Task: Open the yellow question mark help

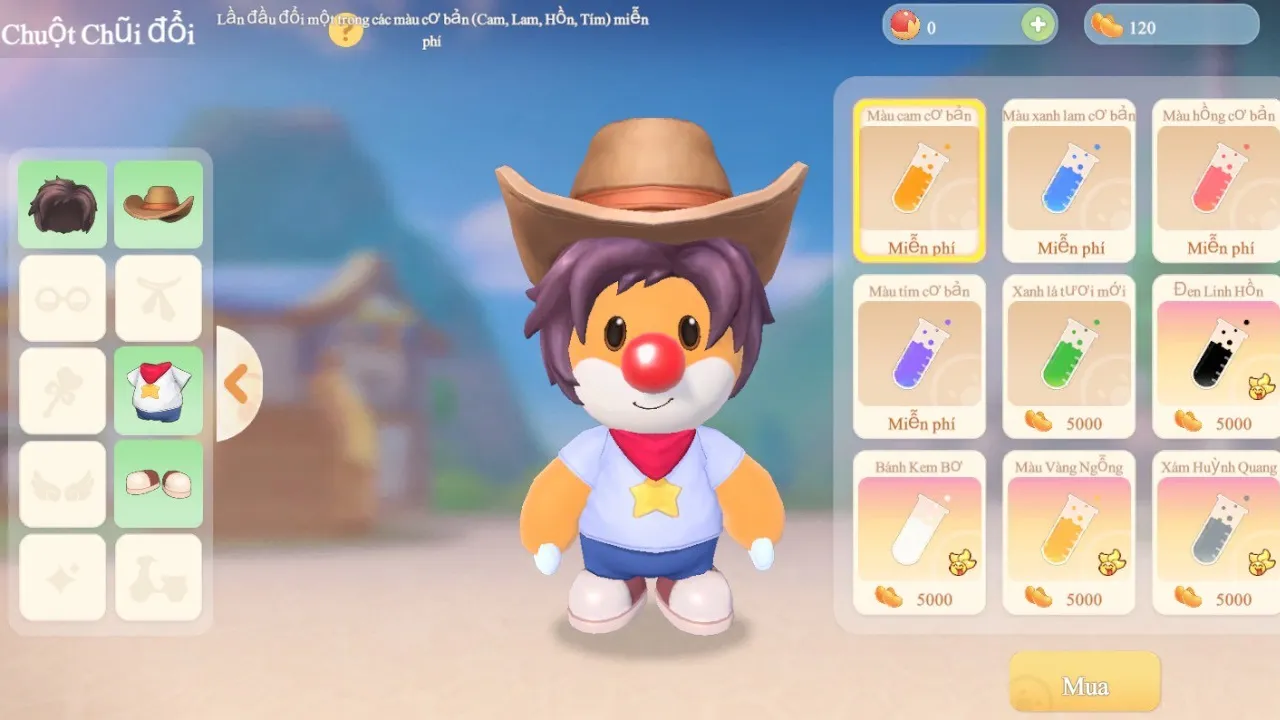Action: point(345,32)
